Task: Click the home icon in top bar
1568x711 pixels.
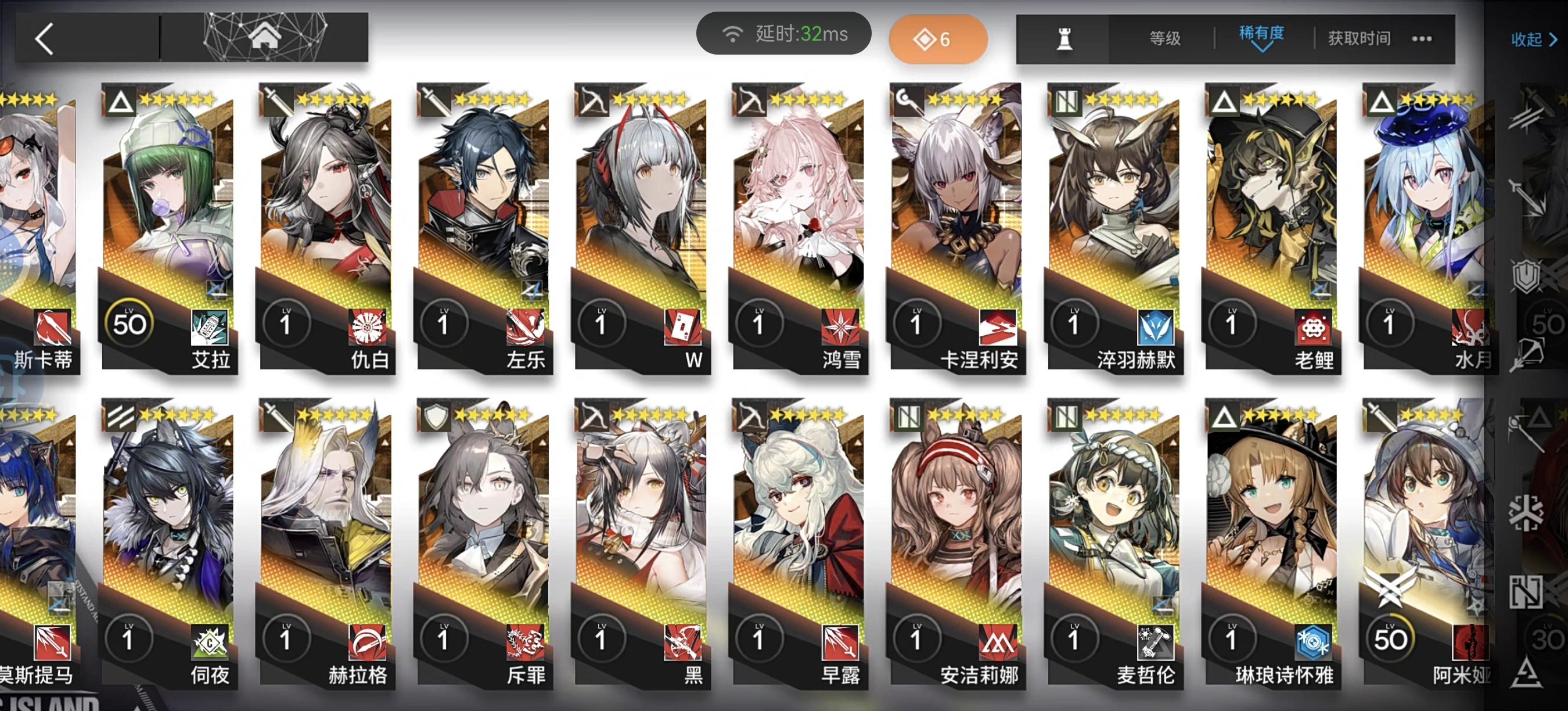Action: coord(266,38)
